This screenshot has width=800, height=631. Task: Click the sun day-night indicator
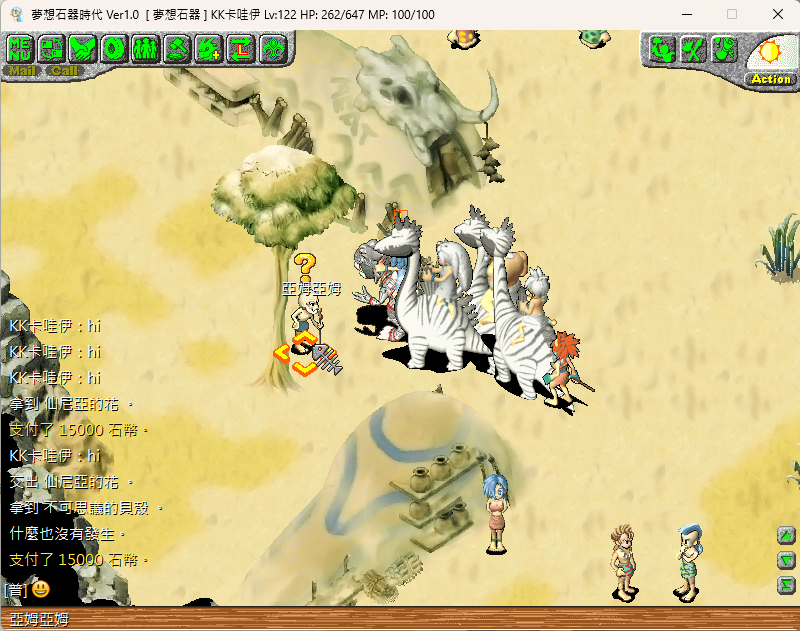(772, 51)
